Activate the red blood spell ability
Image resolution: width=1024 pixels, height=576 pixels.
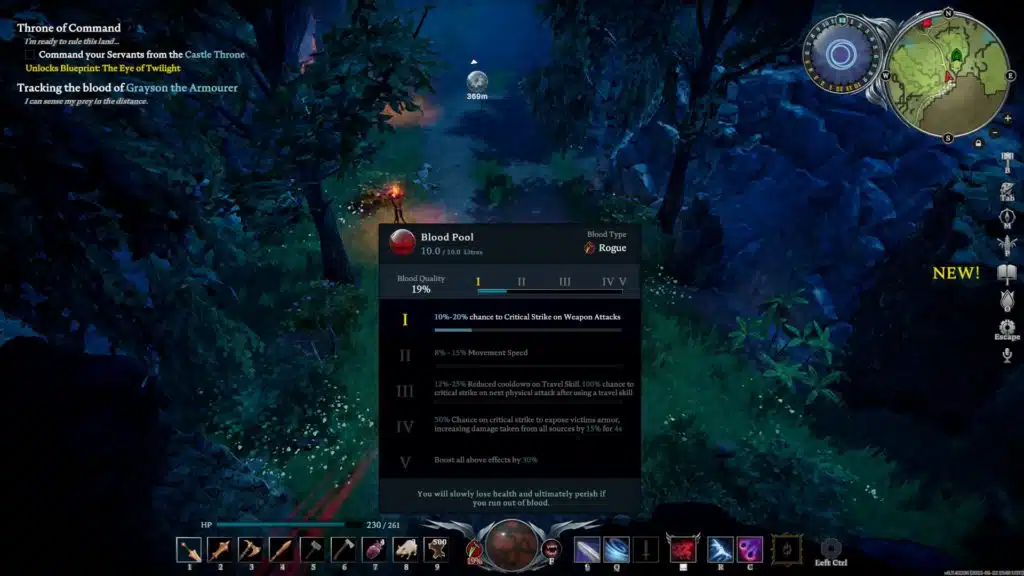[x=683, y=548]
